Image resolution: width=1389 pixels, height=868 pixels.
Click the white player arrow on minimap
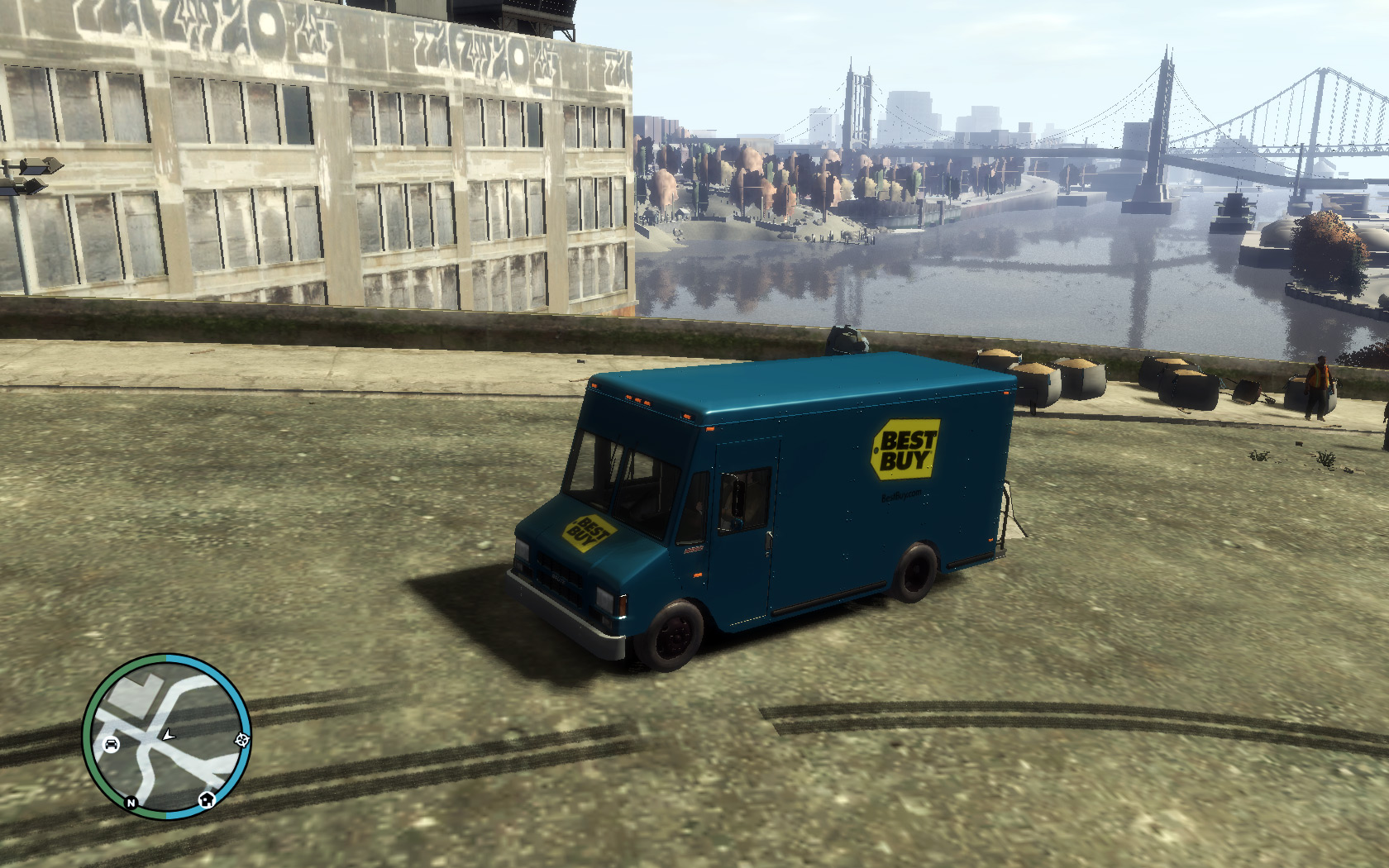coord(169,734)
